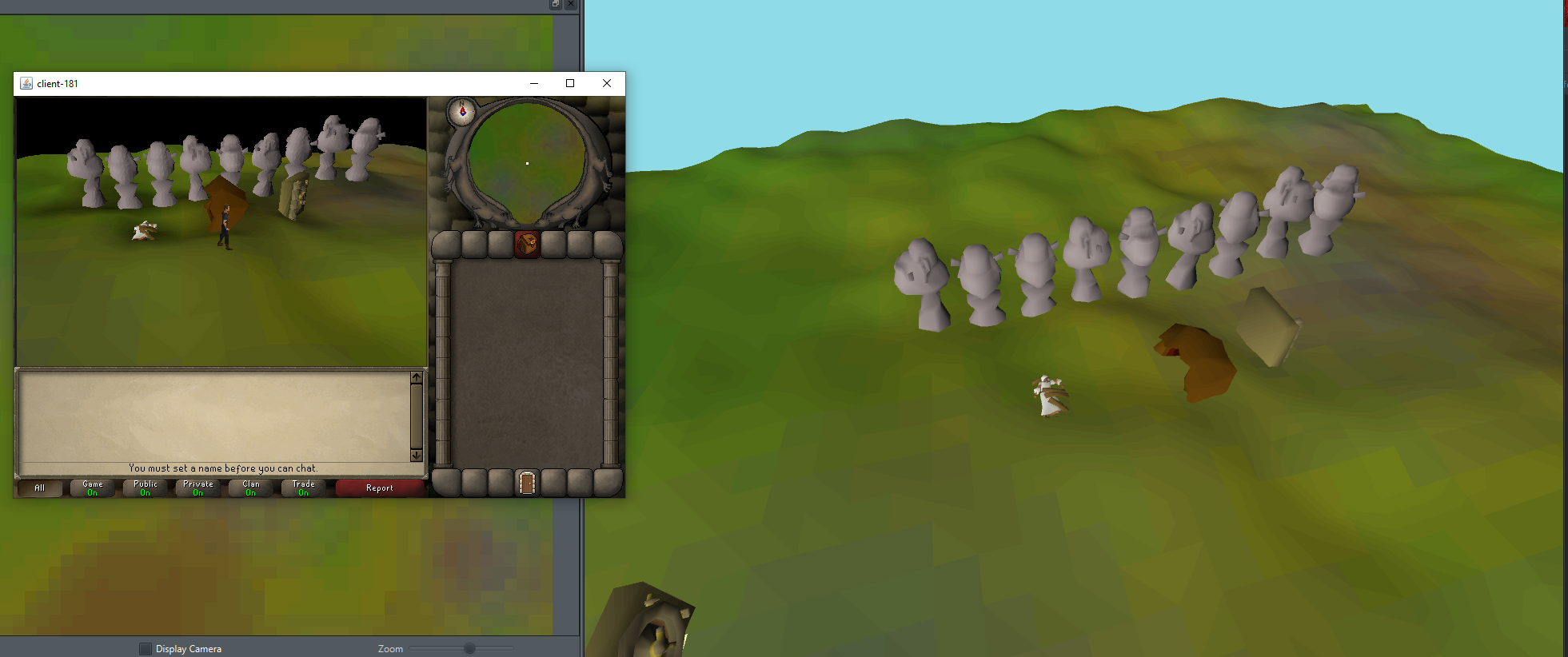Click the Java coffee cup icon in titlebar
This screenshot has height=657, width=1568.
pos(25,83)
